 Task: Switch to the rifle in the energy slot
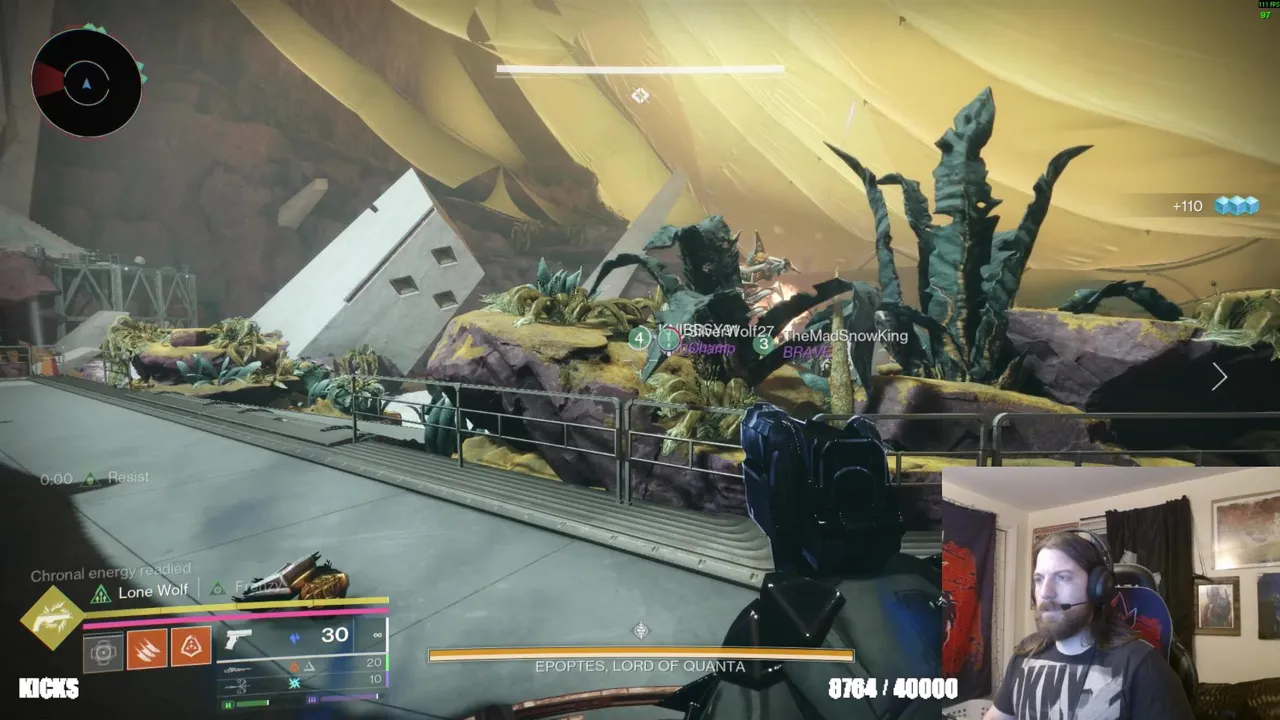[240, 669]
